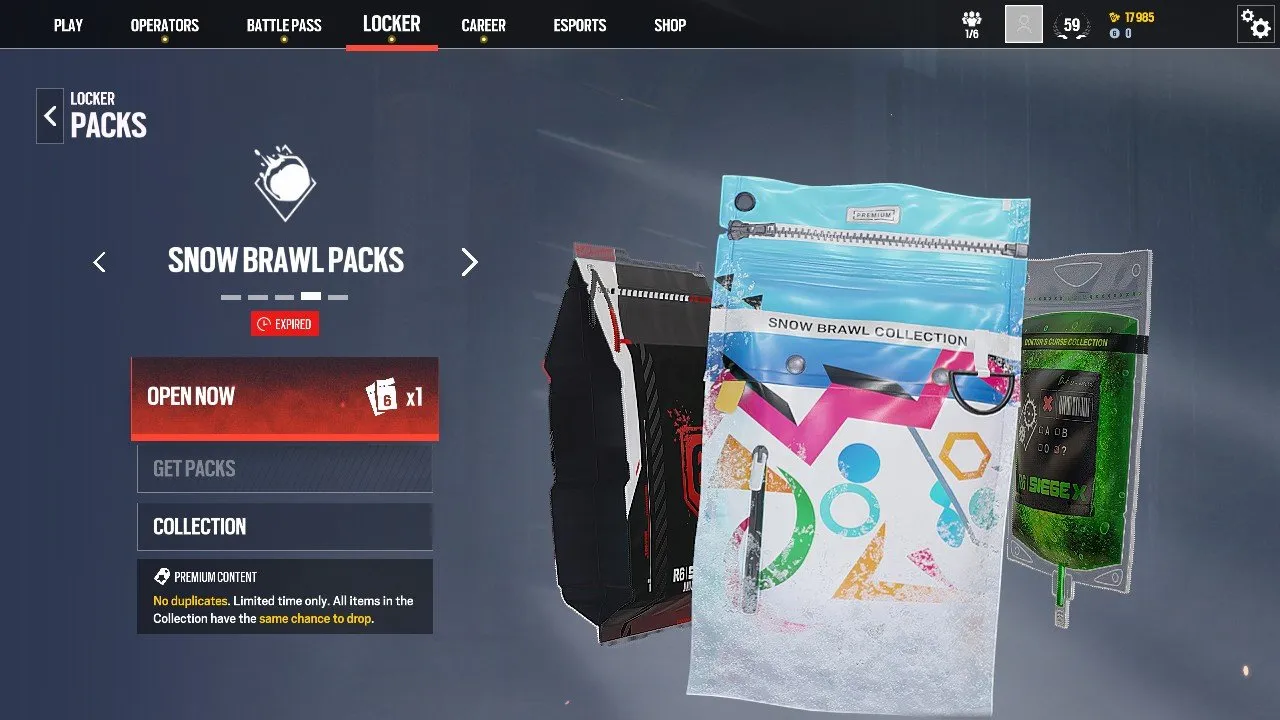Open the settings gear icon
The image size is (1280, 720).
[1255, 23]
